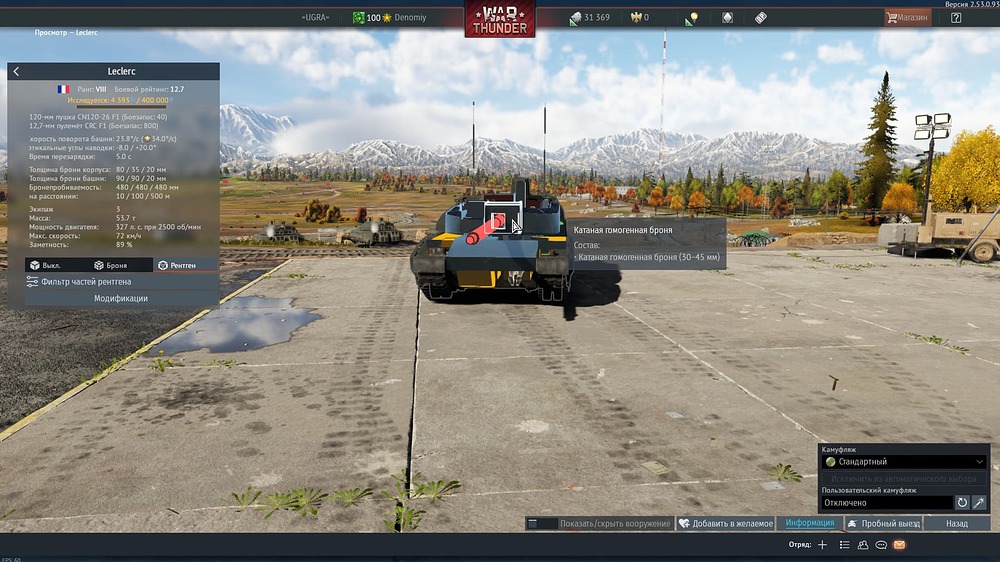Image resolution: width=1000 pixels, height=562 pixels.
Task: Switch armor view to Выкл.
Action: point(46,265)
